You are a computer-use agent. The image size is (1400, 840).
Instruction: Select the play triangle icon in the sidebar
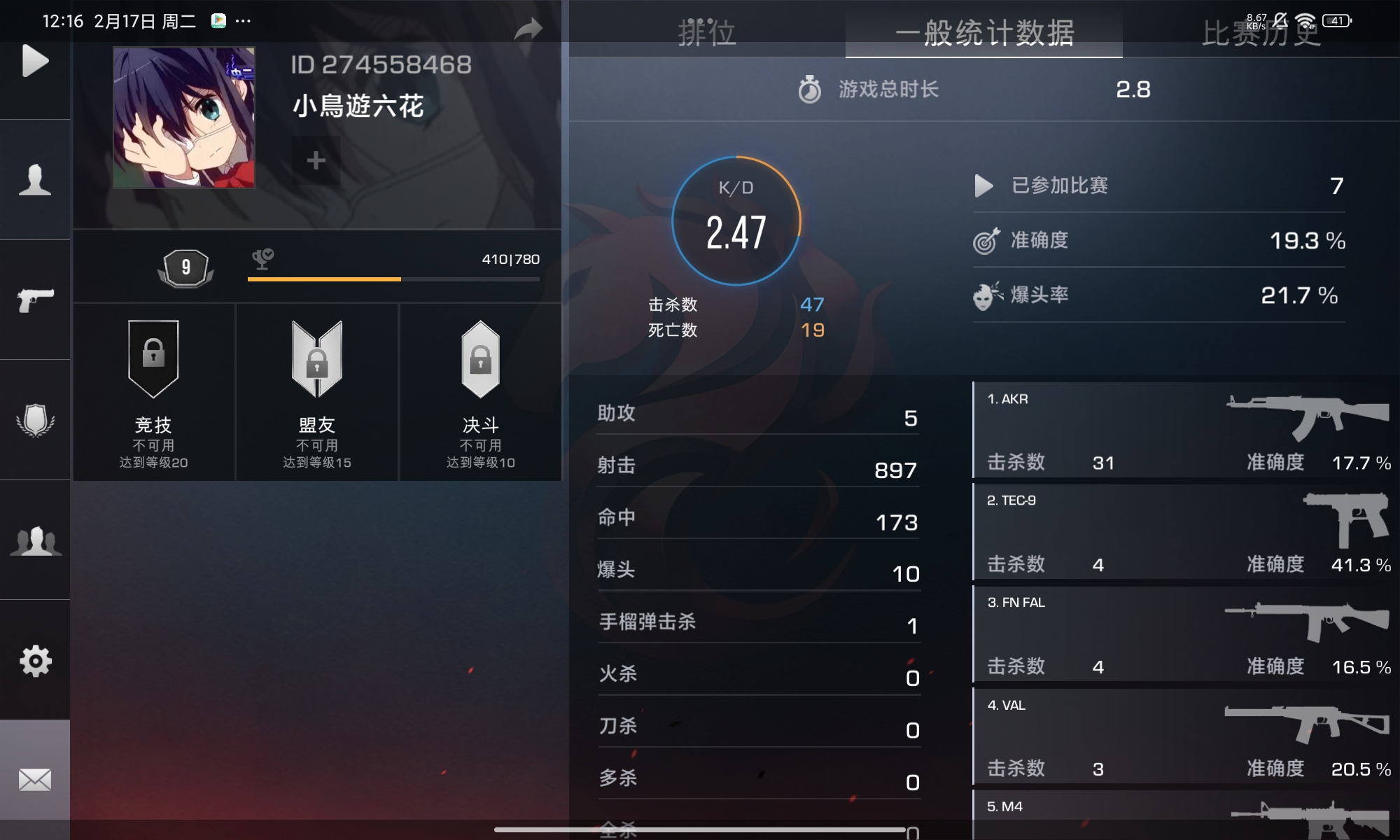tap(34, 62)
